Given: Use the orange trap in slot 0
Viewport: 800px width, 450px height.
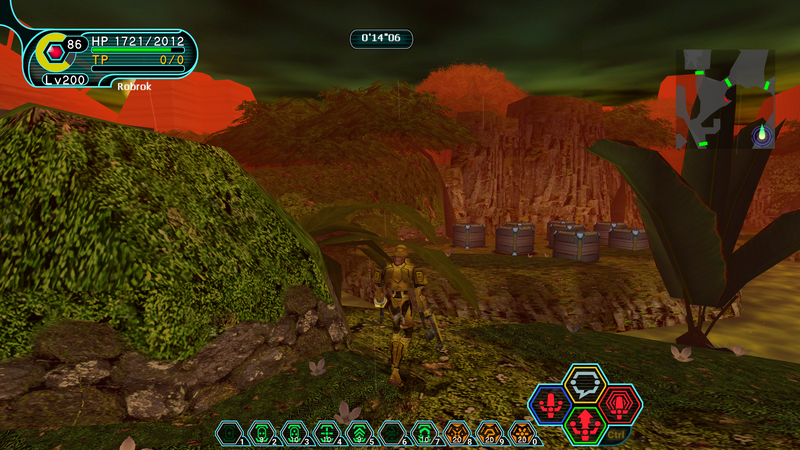Looking at the screenshot, I should pos(522,433).
